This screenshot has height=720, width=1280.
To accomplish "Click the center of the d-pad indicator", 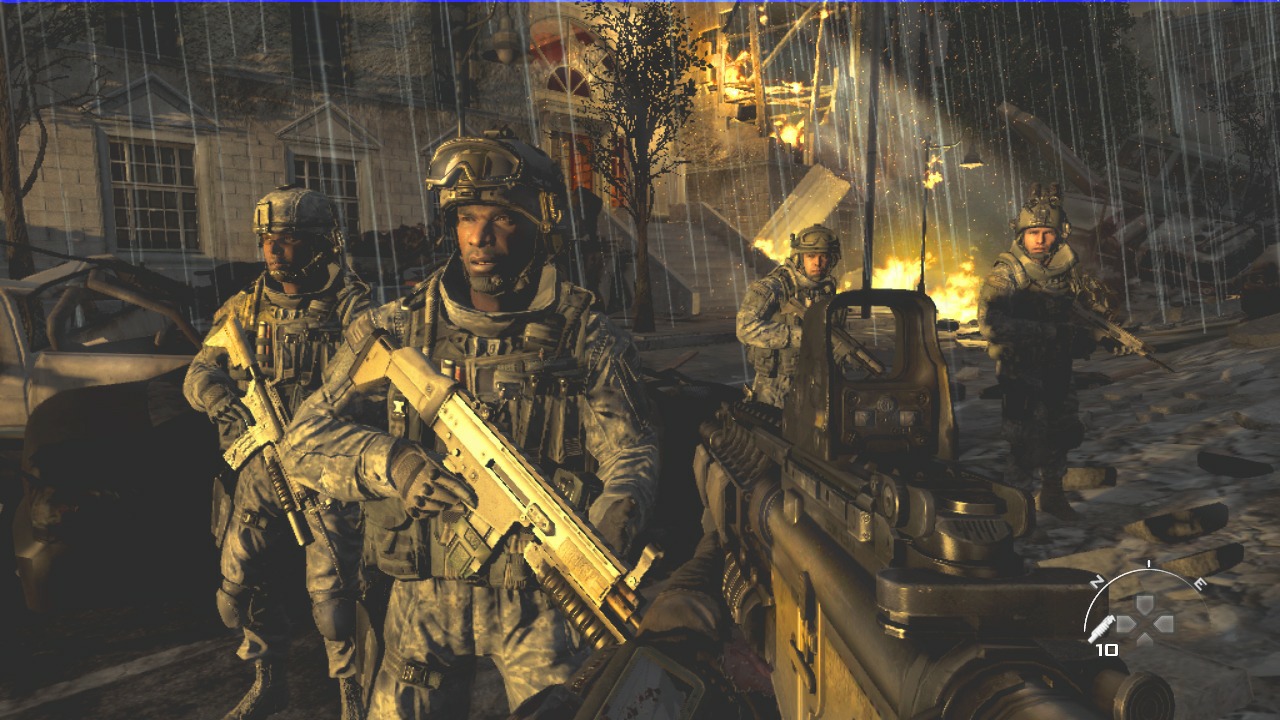I will (x=1146, y=622).
